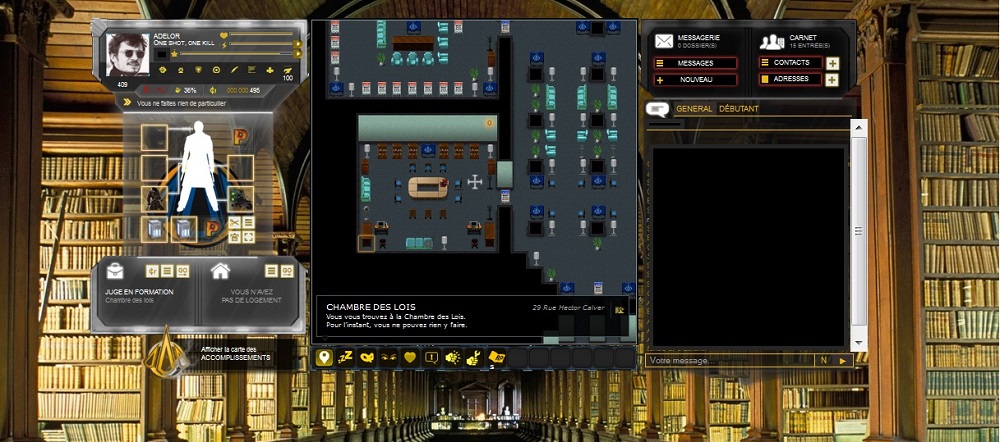Add a new contact with plus button

(x=833, y=63)
